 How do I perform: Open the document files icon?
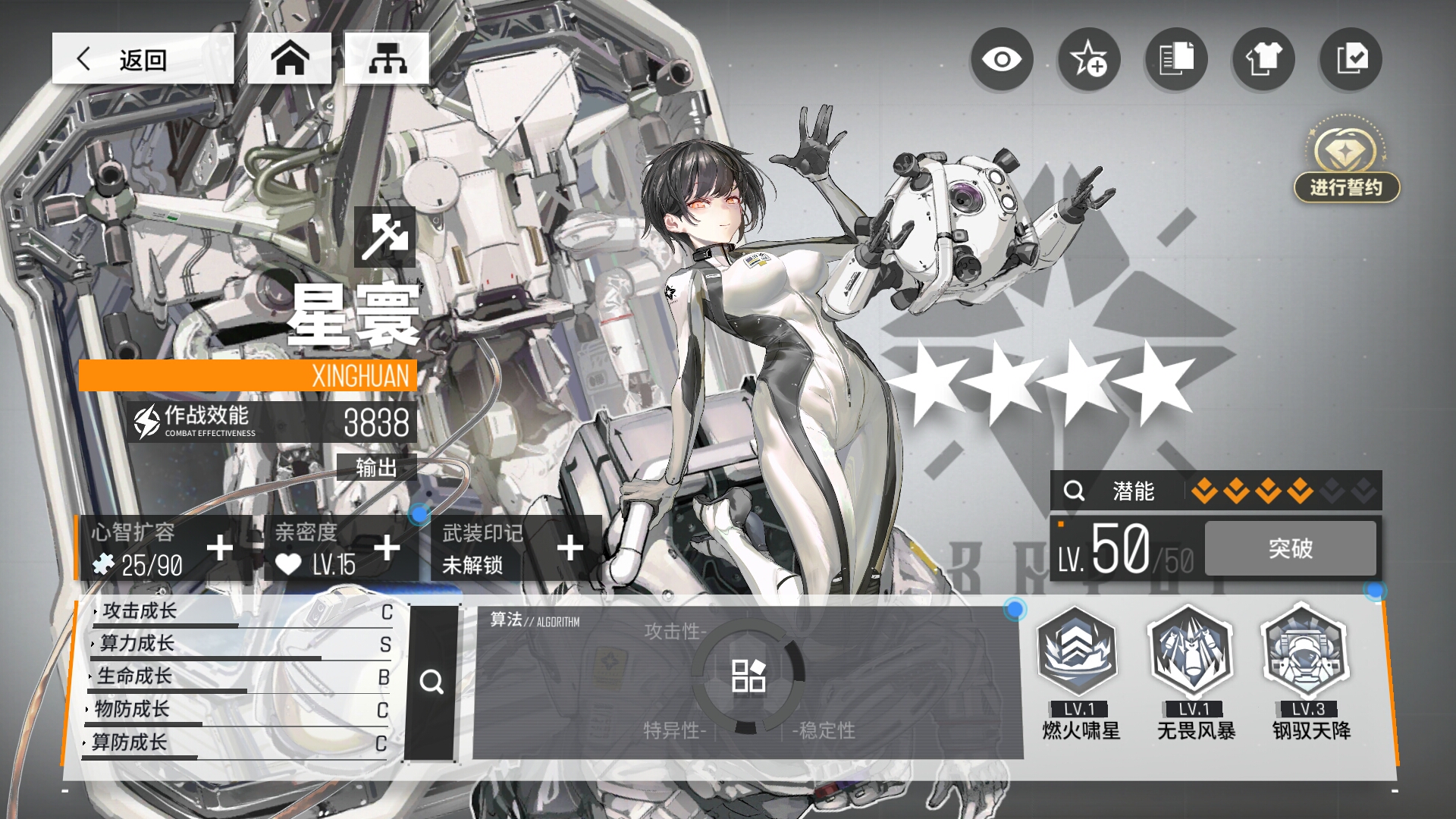point(1175,59)
